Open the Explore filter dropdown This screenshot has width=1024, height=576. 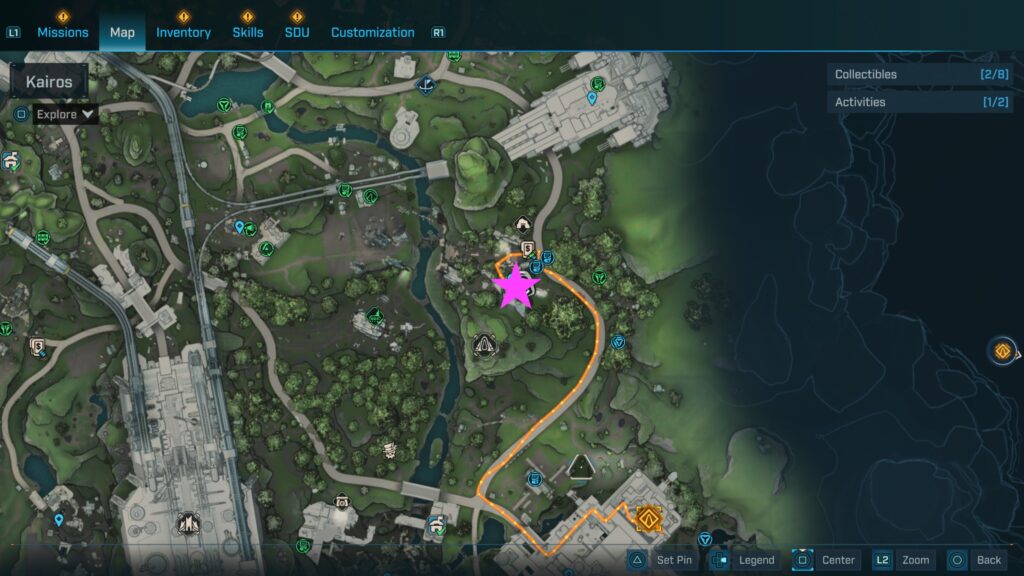66,114
